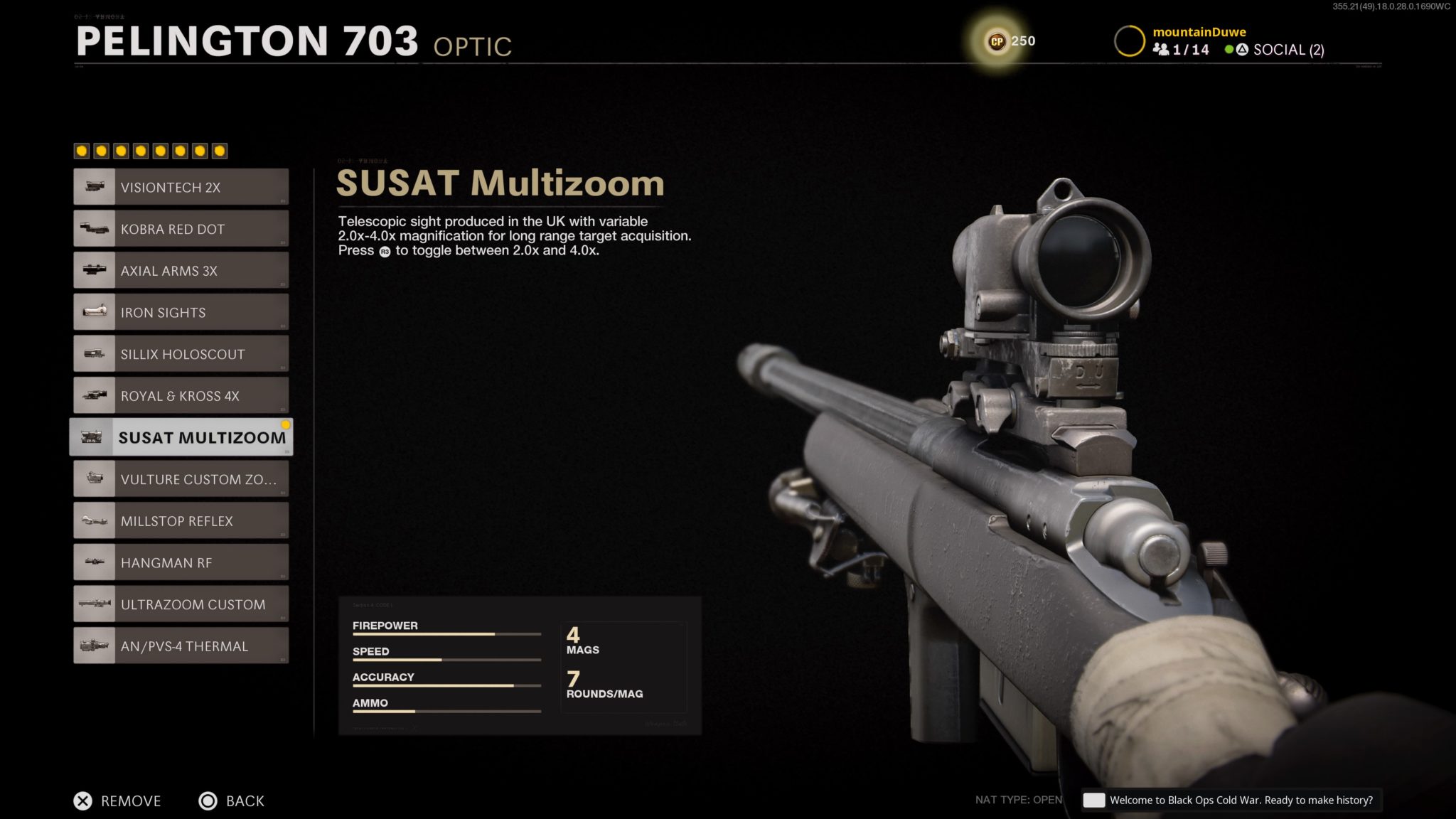Screen dimensions: 1456x819
Task: Click REMOVE to unequip the optic
Action: pyautogui.click(x=119, y=801)
